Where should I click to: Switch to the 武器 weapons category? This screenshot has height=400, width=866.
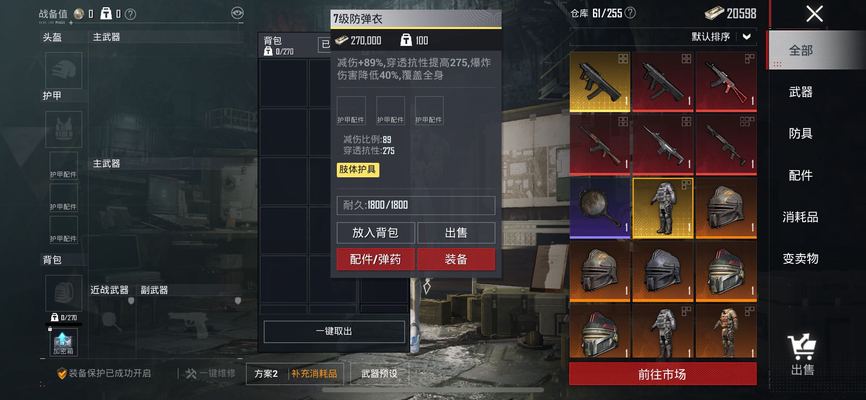(x=800, y=92)
